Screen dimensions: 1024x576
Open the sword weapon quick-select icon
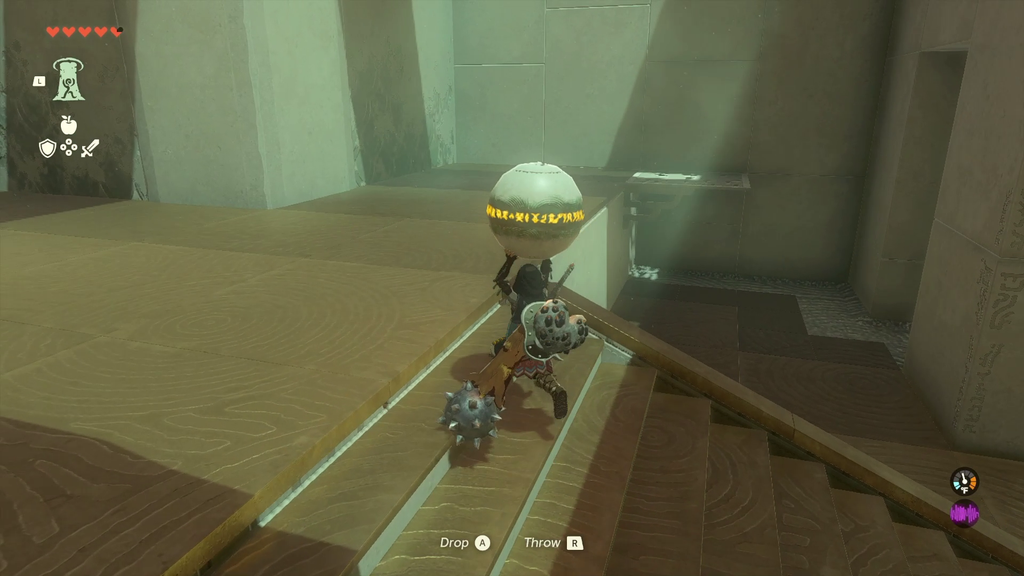tap(90, 148)
